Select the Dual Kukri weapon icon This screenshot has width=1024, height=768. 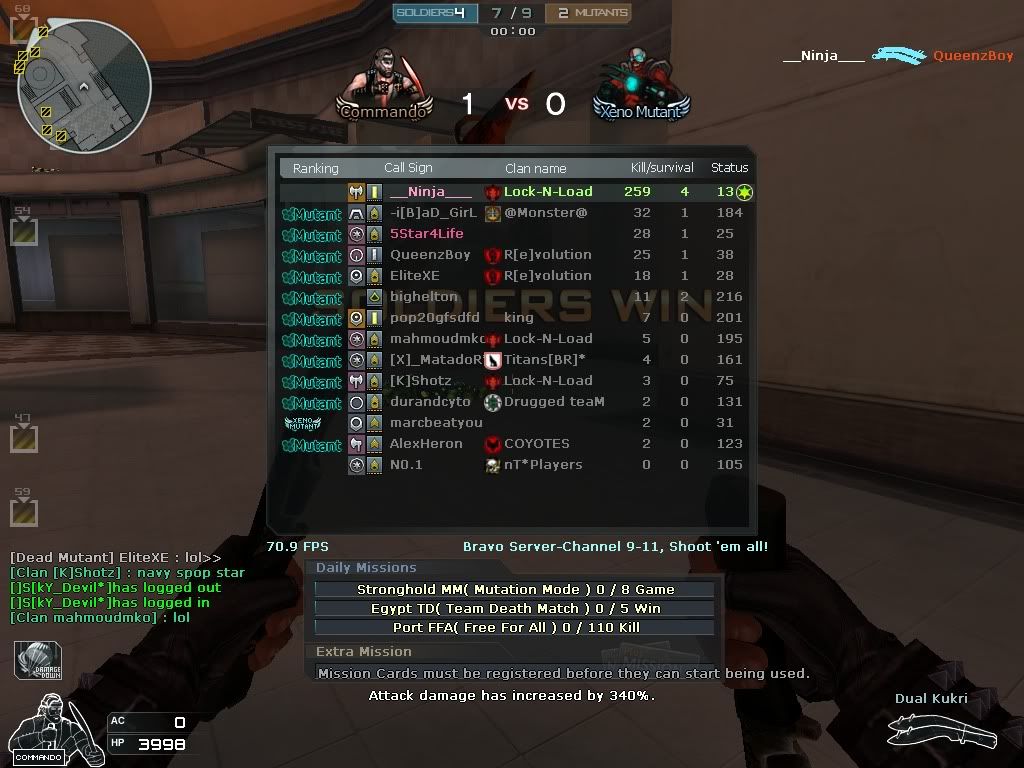[942, 734]
